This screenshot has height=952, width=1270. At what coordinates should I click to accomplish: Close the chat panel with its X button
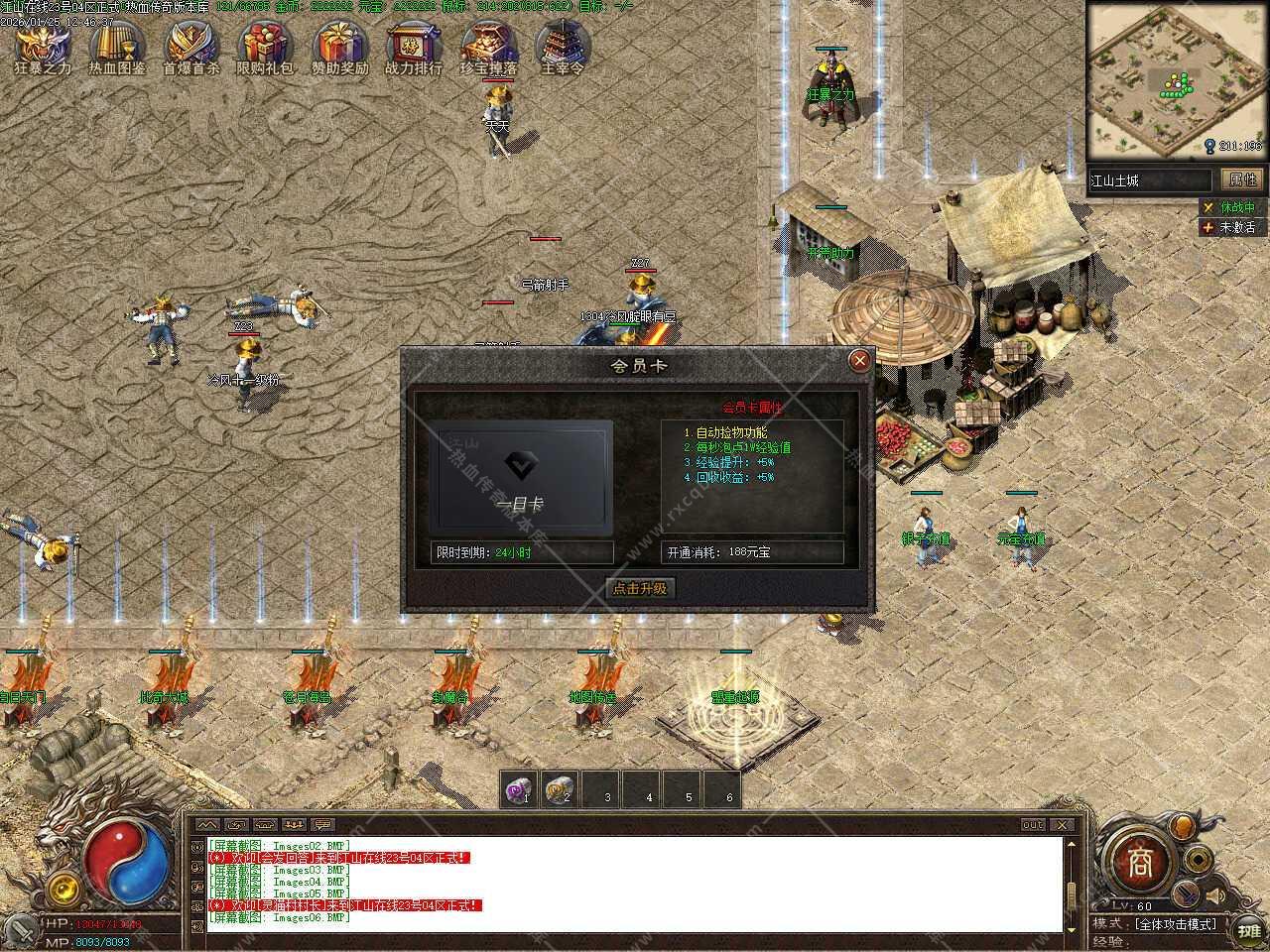tap(1062, 825)
